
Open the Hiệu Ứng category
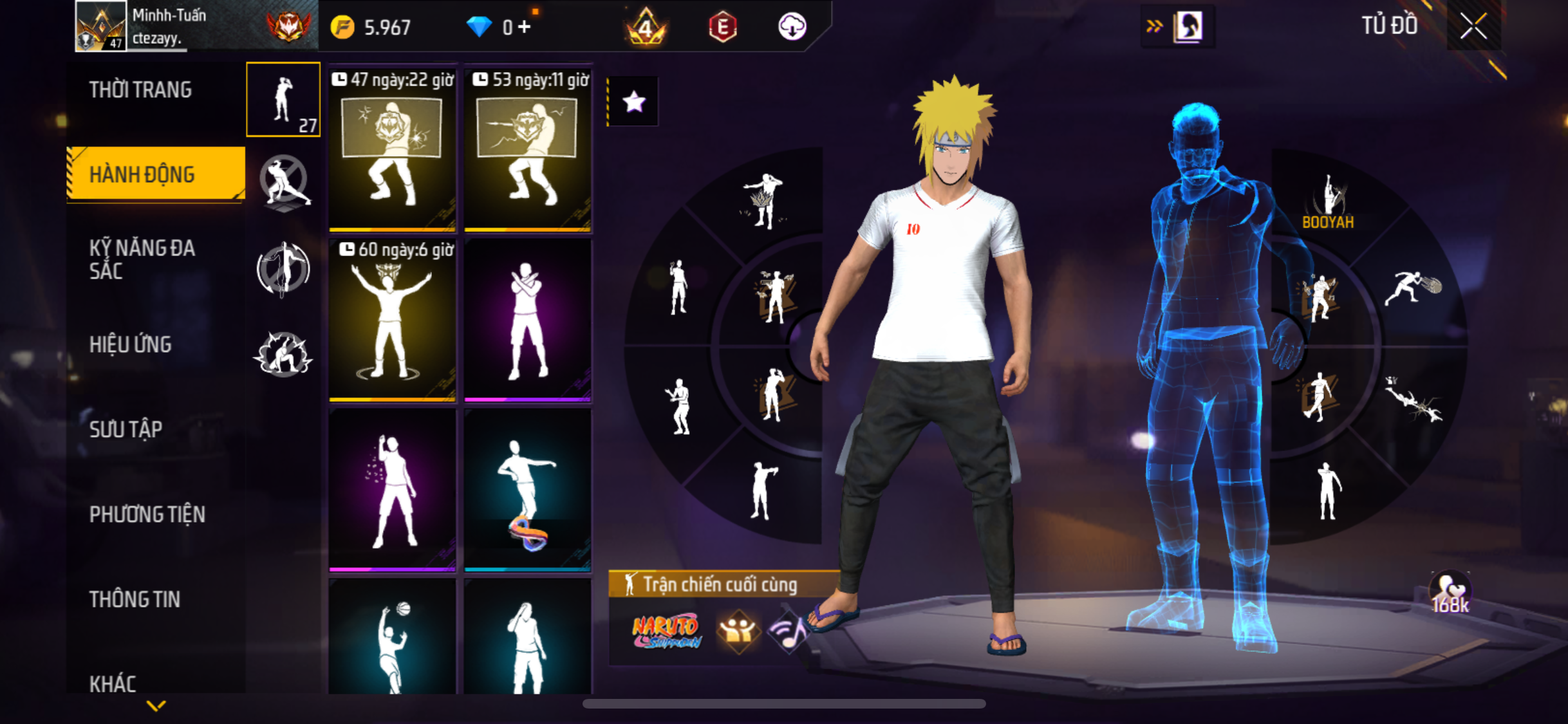pyautogui.click(x=131, y=345)
